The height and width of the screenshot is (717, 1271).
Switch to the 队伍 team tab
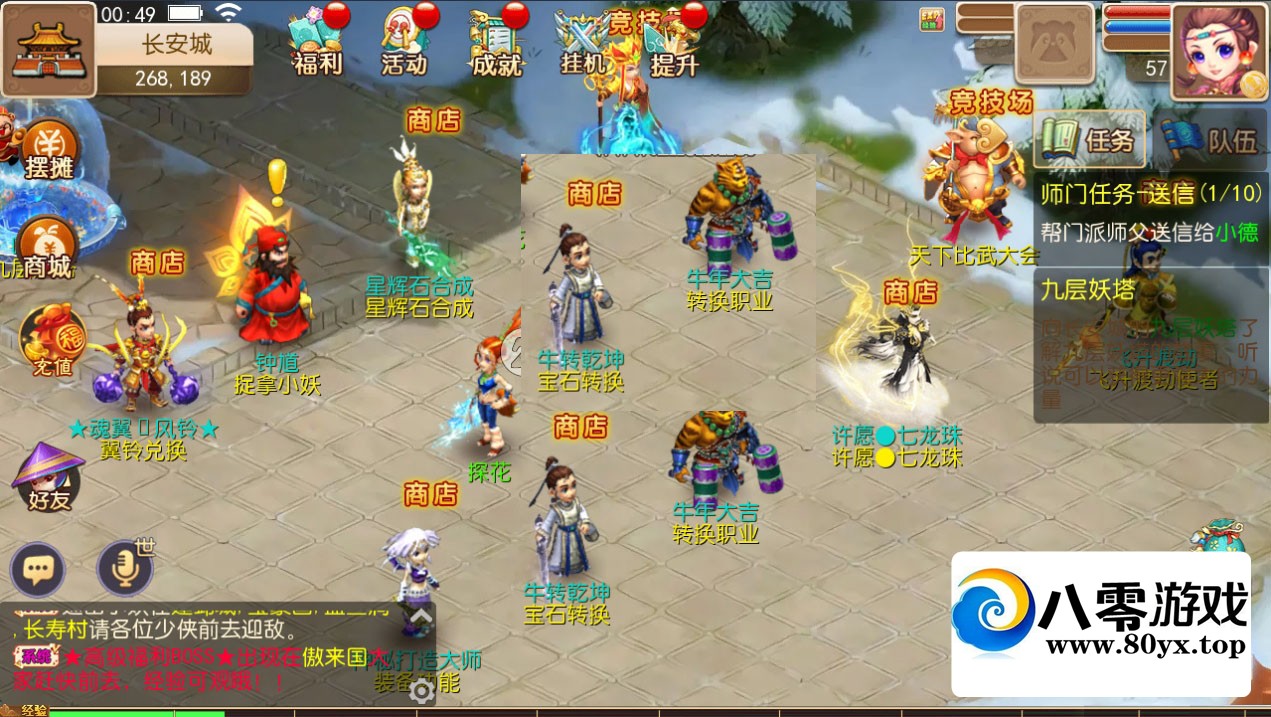pos(1207,139)
